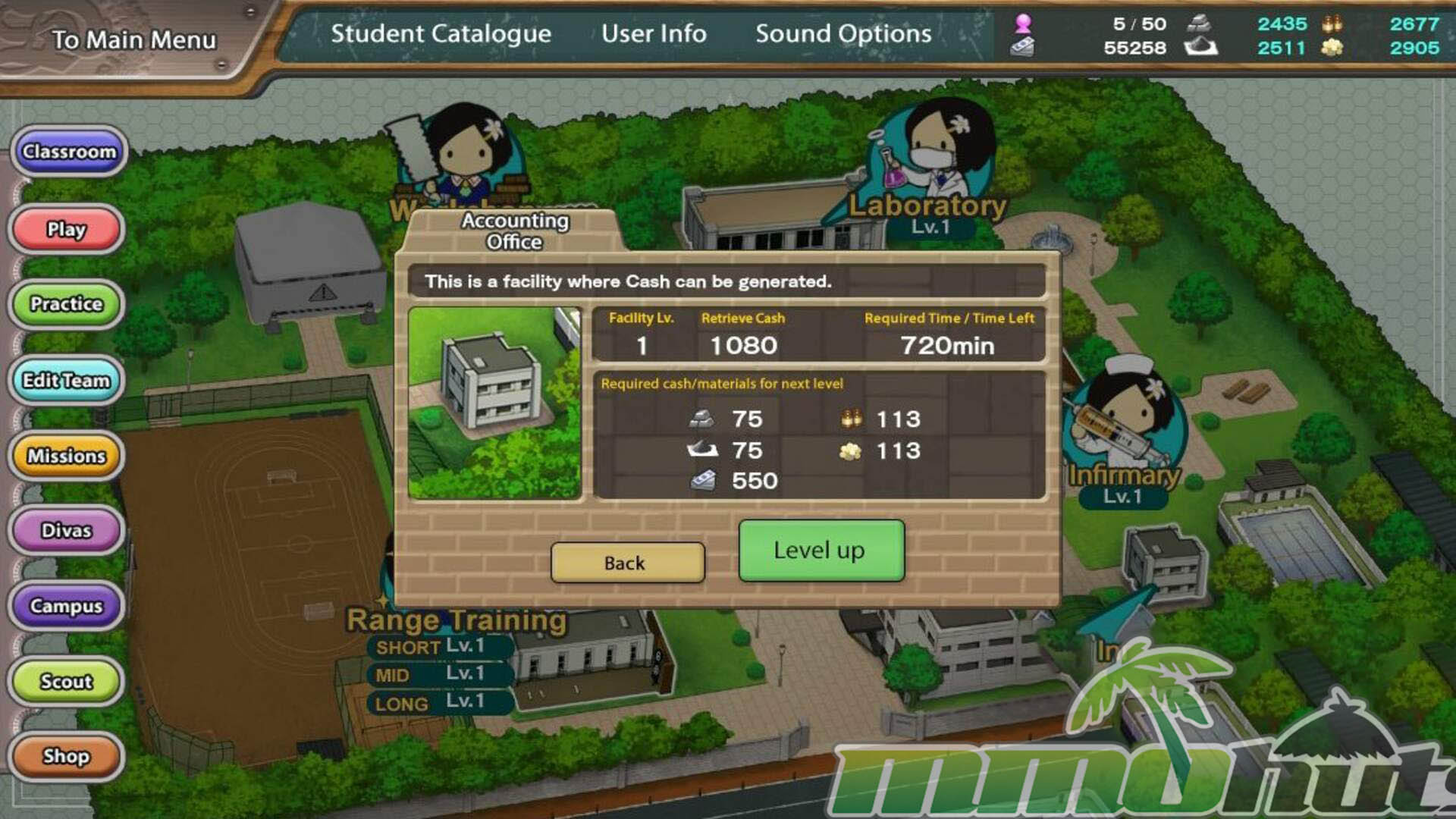
Task: Select the Infirmary facility label
Action: (1124, 476)
